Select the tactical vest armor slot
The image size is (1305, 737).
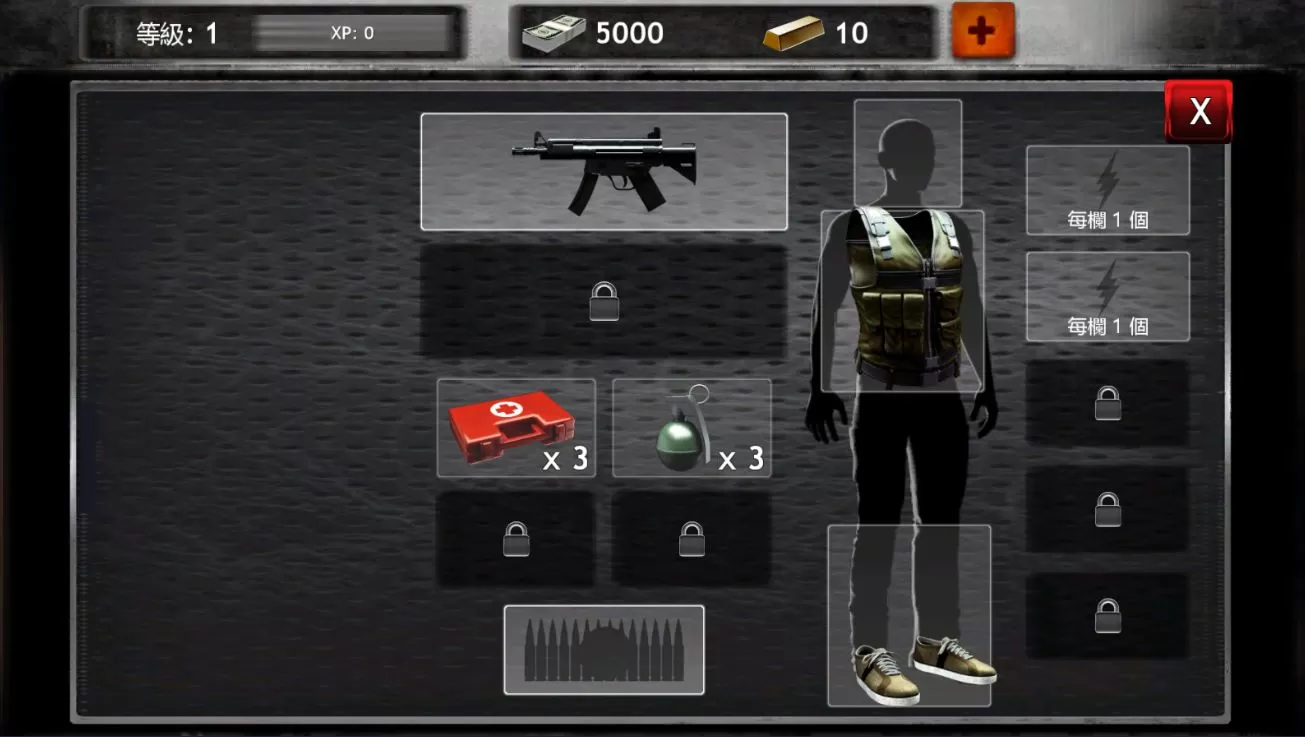coord(902,300)
